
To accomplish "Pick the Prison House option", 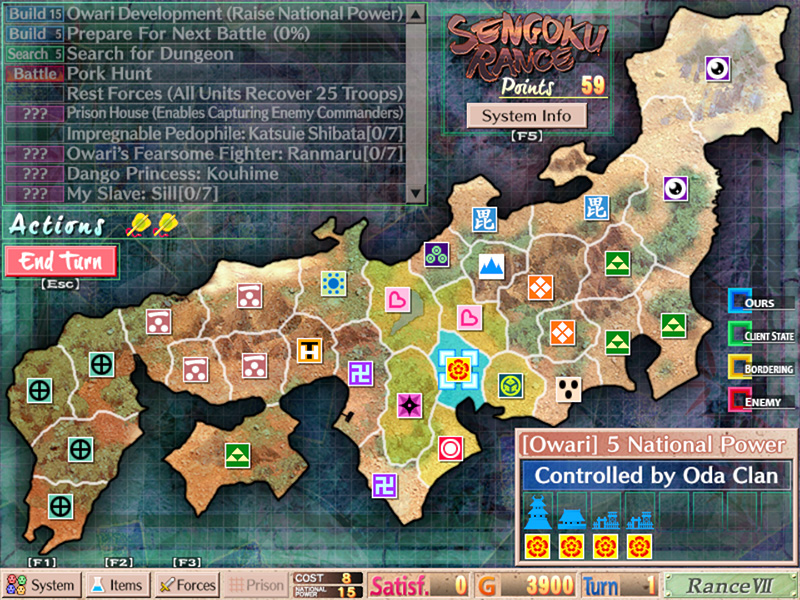I will (x=234, y=114).
